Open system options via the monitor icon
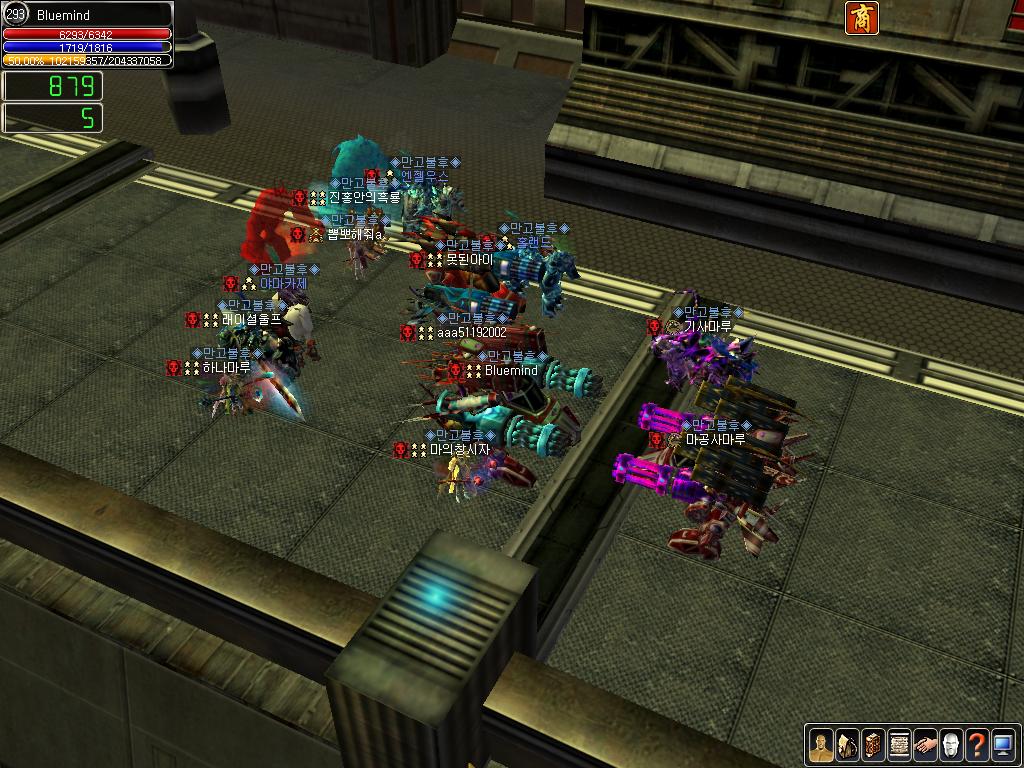This screenshot has width=1024, height=768. pos(1003,745)
